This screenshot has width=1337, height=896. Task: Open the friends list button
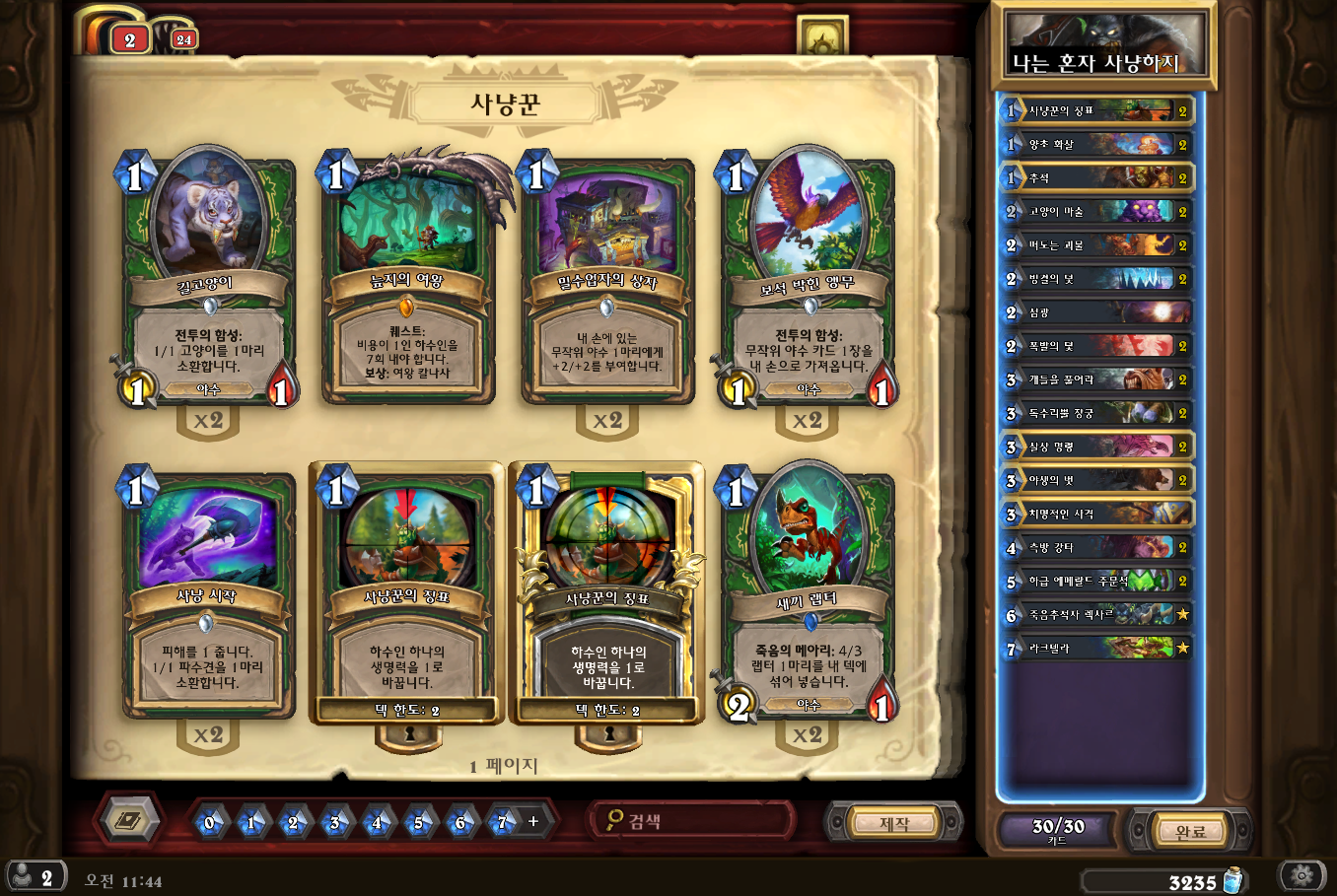pyautogui.click(x=35, y=876)
